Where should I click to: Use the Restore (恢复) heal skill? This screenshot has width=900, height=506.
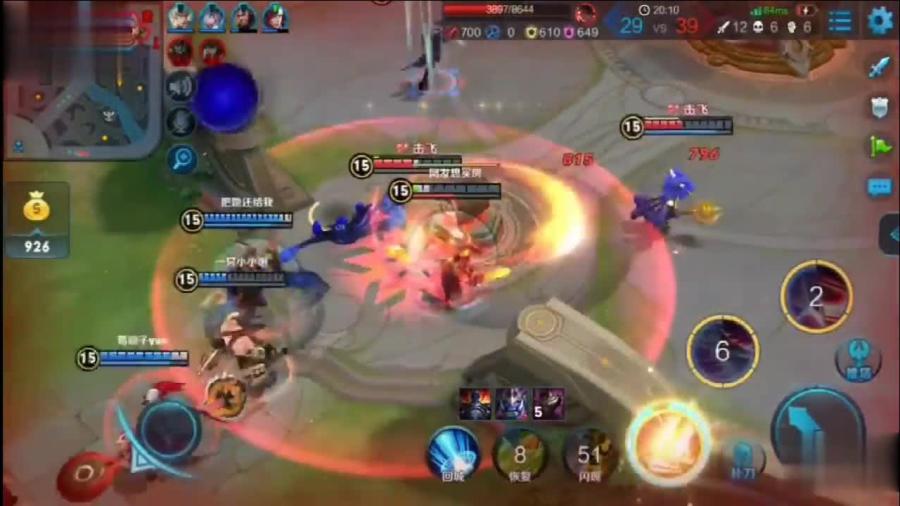[520, 455]
